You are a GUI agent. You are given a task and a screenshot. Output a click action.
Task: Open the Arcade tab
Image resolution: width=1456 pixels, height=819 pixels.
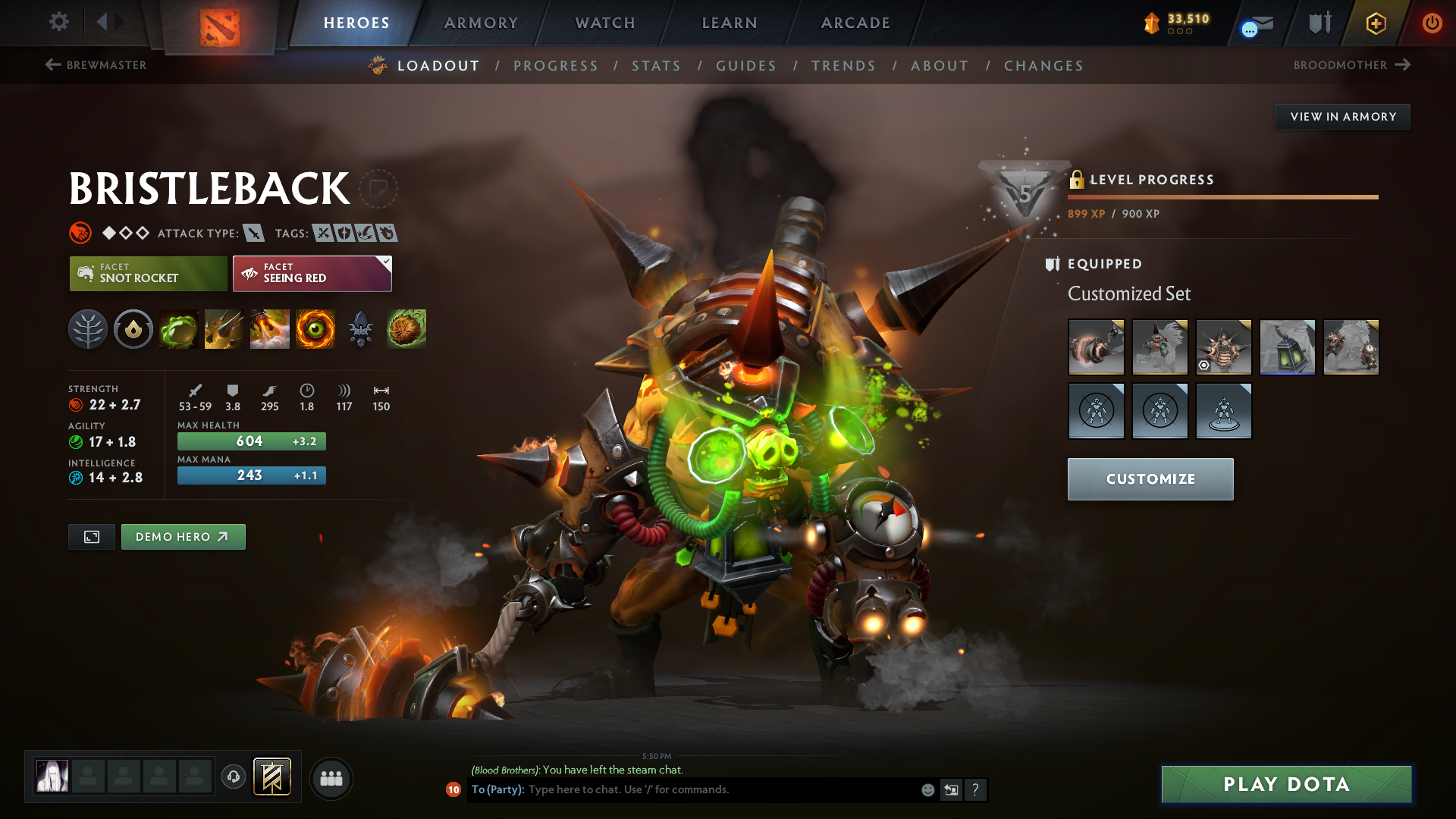tap(855, 23)
